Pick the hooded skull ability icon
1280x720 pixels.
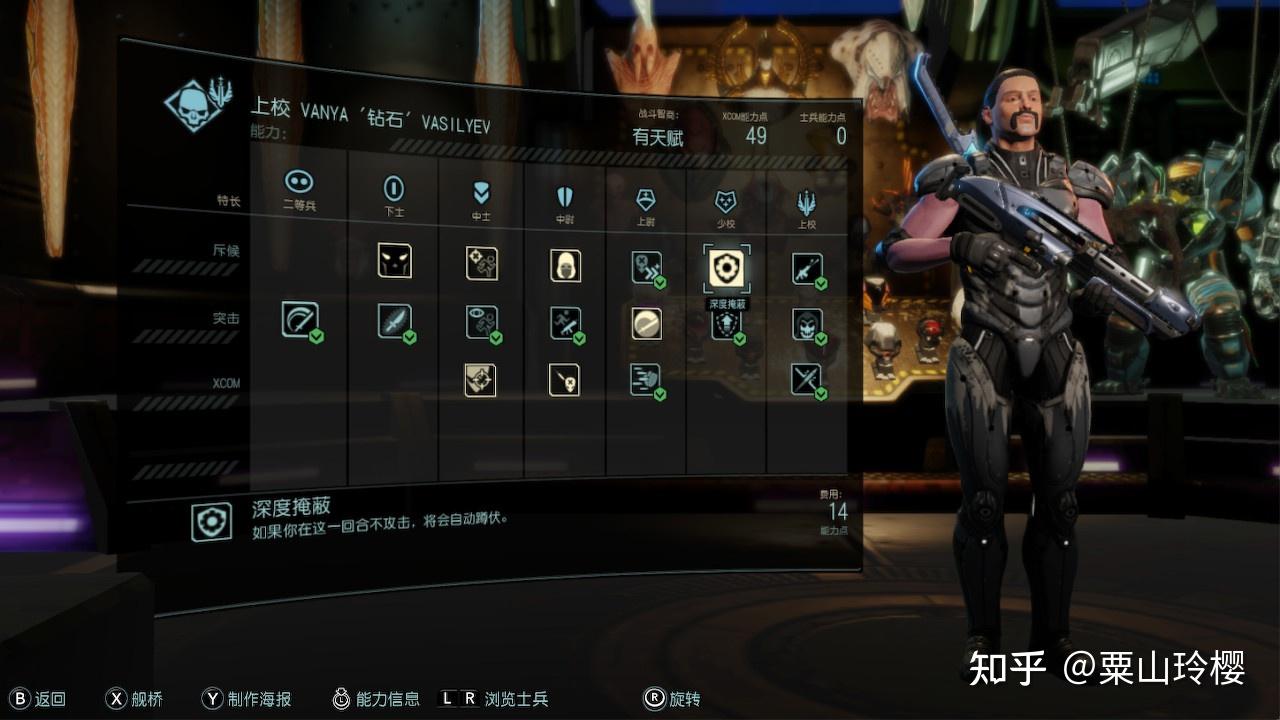pos(807,323)
